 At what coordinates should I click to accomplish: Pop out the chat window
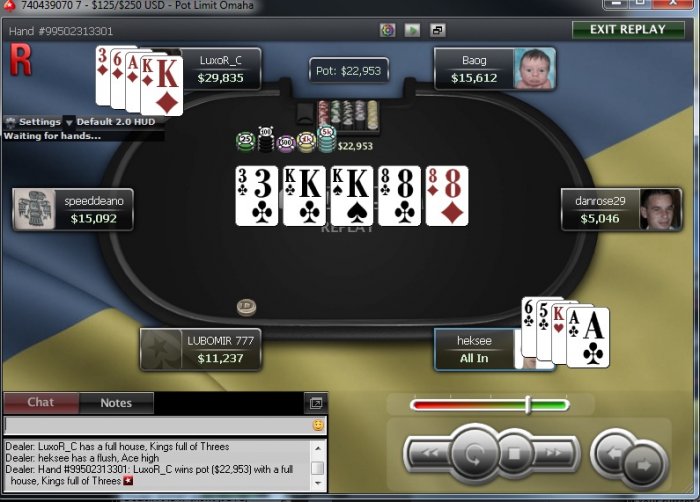tap(316, 403)
